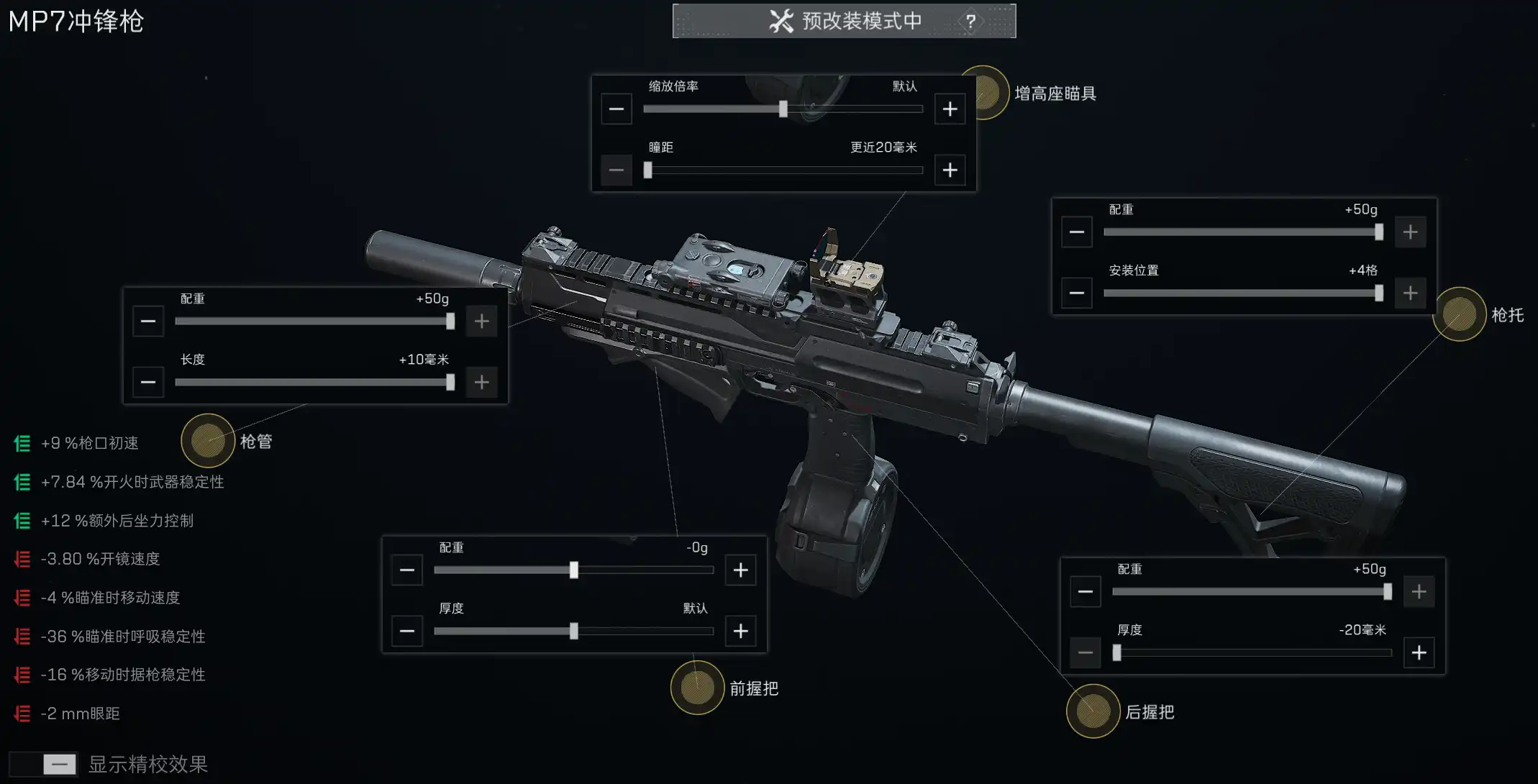Increase the rear grip thickness (厚度)
This screenshot has width=1538, height=784.
1419,653
